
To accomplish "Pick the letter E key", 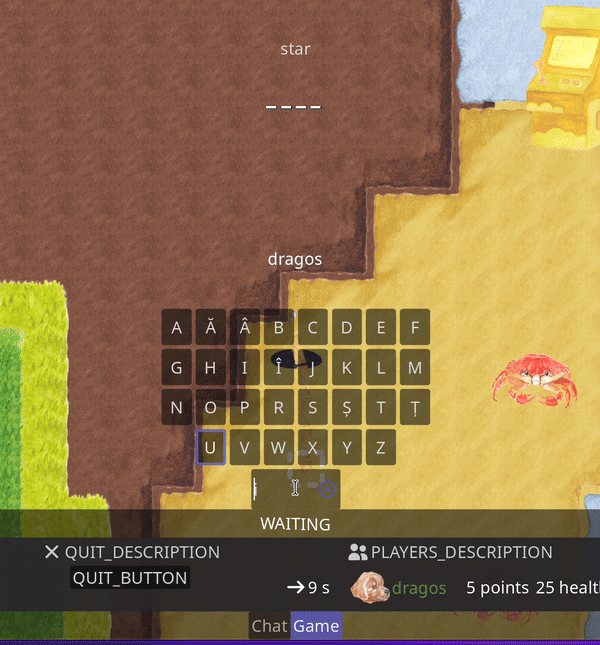I will [x=381, y=327].
